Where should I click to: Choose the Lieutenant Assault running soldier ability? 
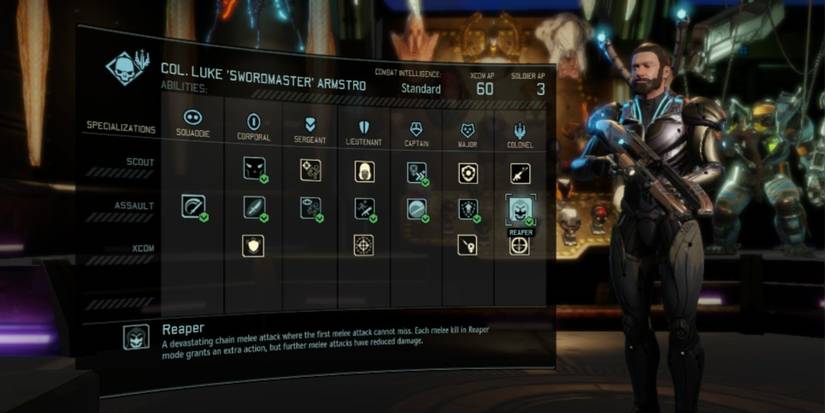(x=365, y=208)
